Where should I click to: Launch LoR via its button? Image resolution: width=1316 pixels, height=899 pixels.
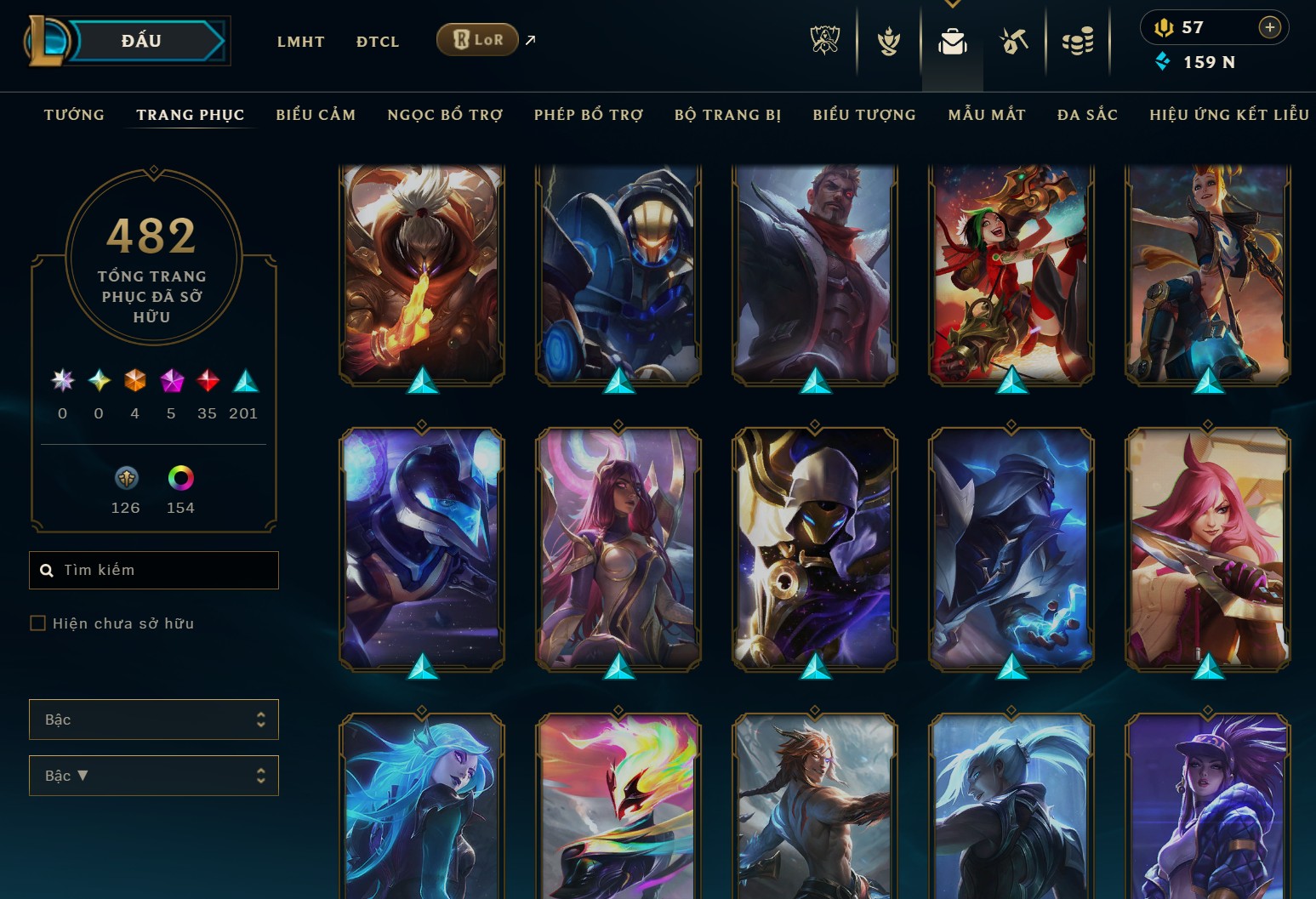click(476, 39)
